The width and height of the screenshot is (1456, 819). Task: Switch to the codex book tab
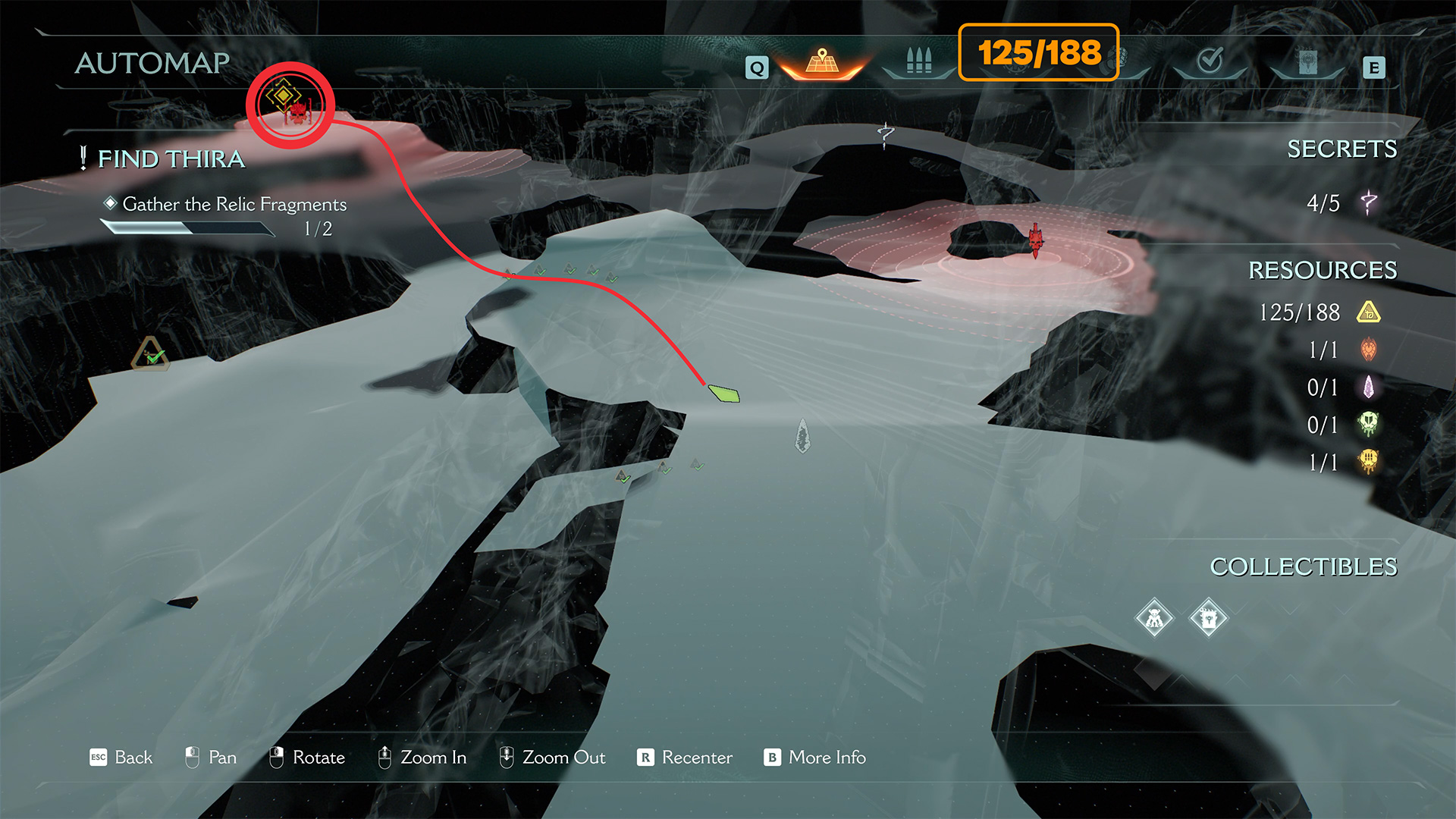[1307, 62]
